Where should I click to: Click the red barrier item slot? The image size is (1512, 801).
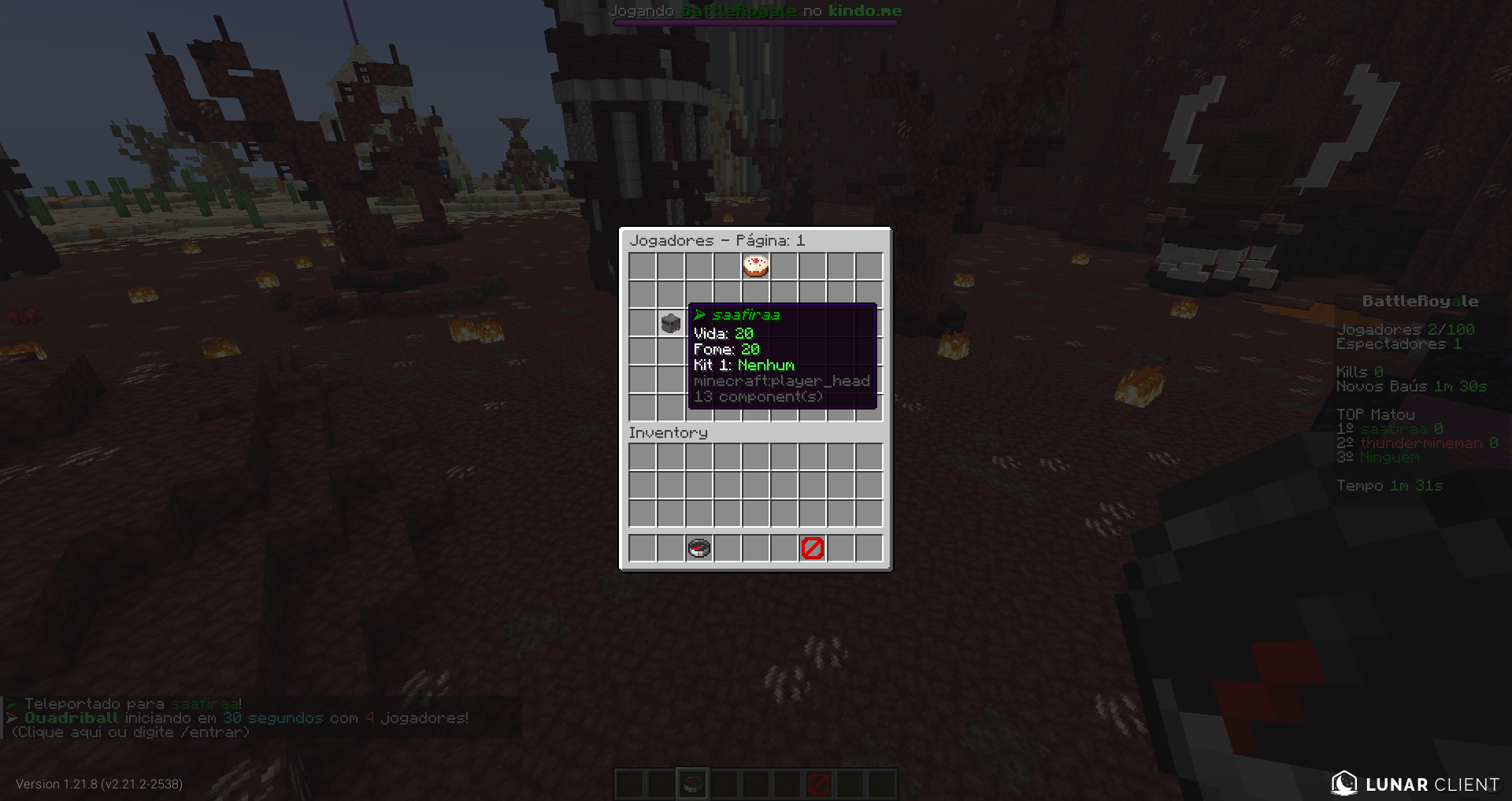coord(812,548)
